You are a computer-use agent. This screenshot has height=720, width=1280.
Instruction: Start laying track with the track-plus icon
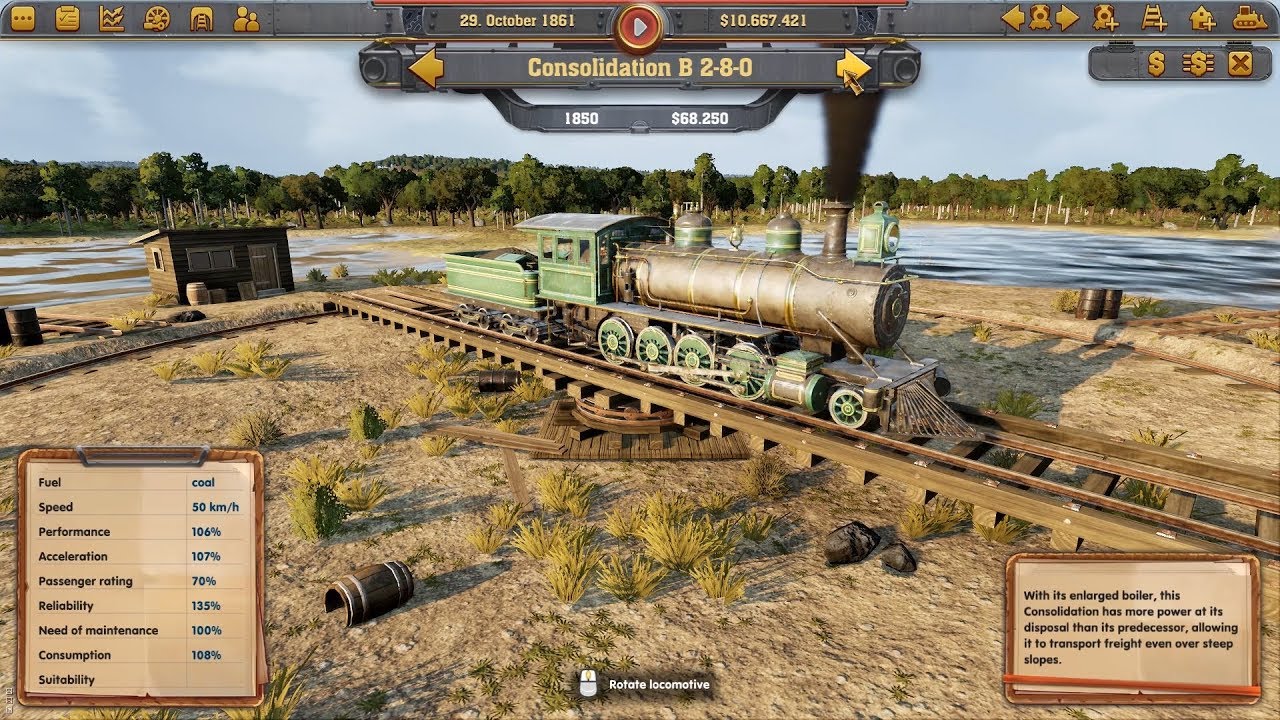1153,17
